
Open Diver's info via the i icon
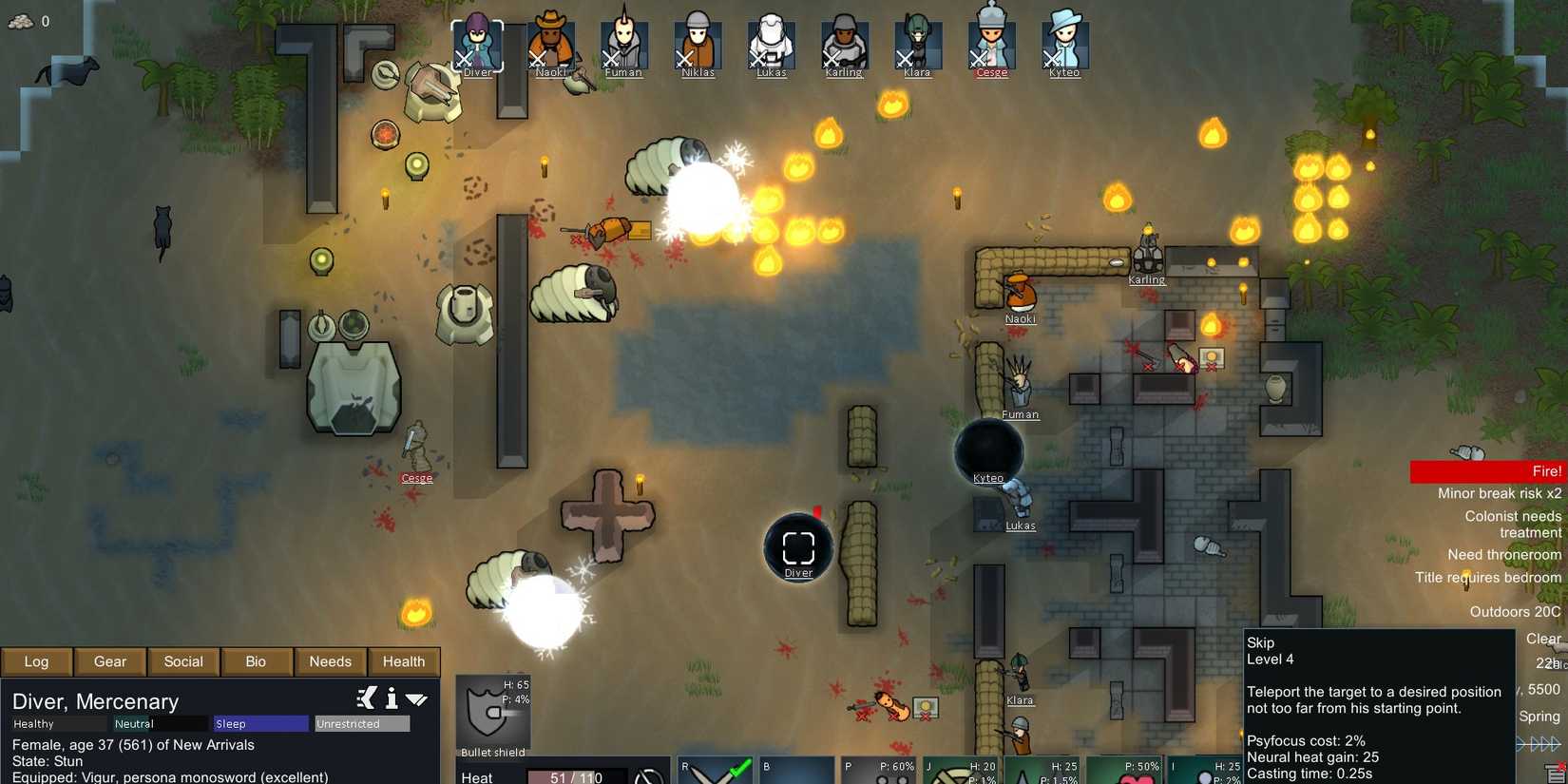(x=391, y=698)
